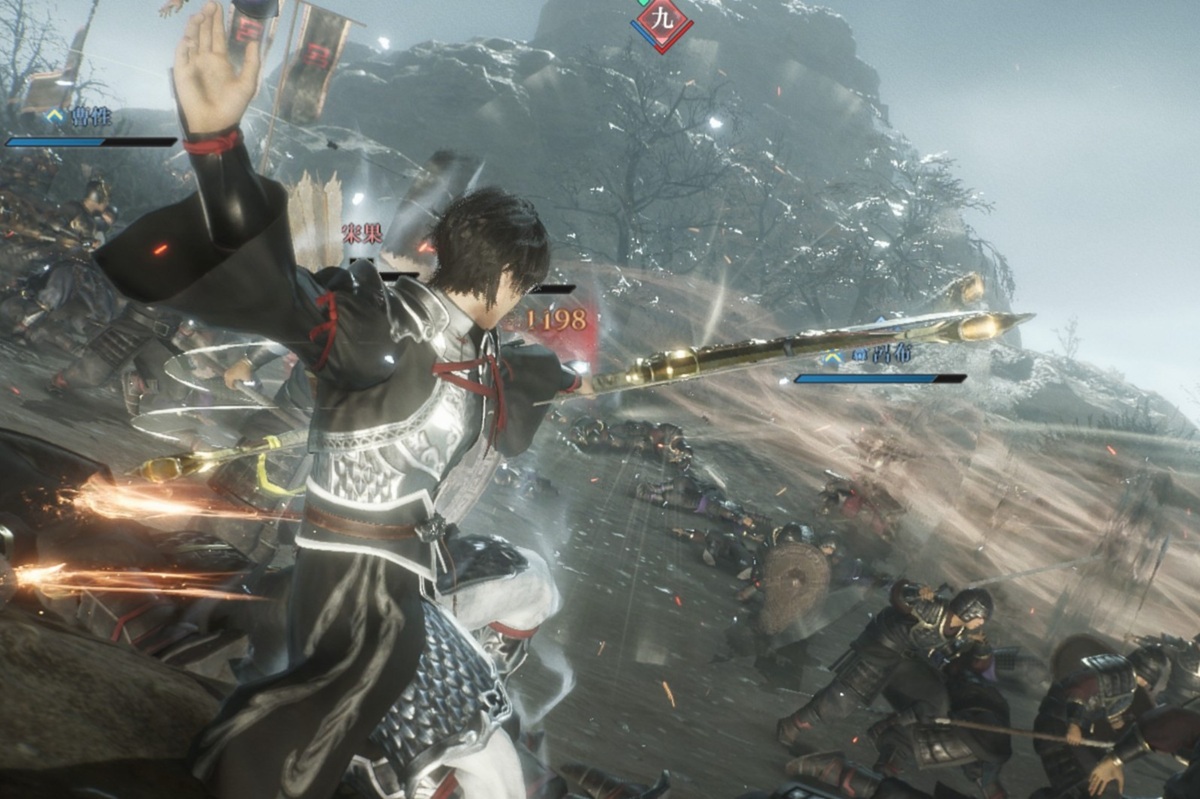Click the red diamond 九 marker

point(662,21)
